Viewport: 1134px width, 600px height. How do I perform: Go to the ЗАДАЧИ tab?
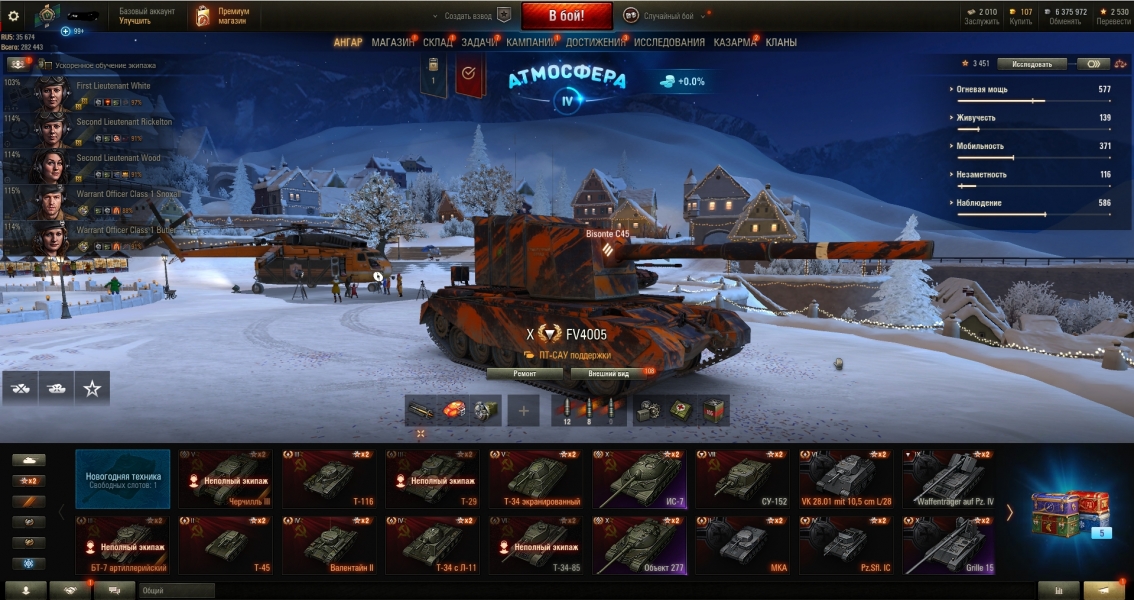(480, 43)
